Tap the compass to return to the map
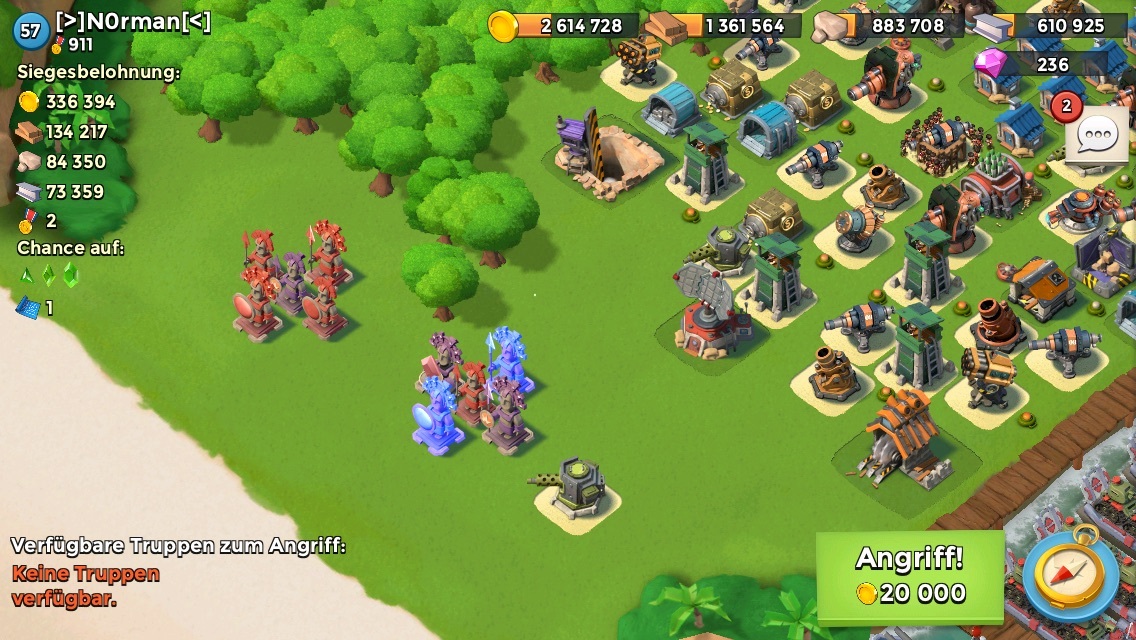1136x640 pixels. [1070, 575]
